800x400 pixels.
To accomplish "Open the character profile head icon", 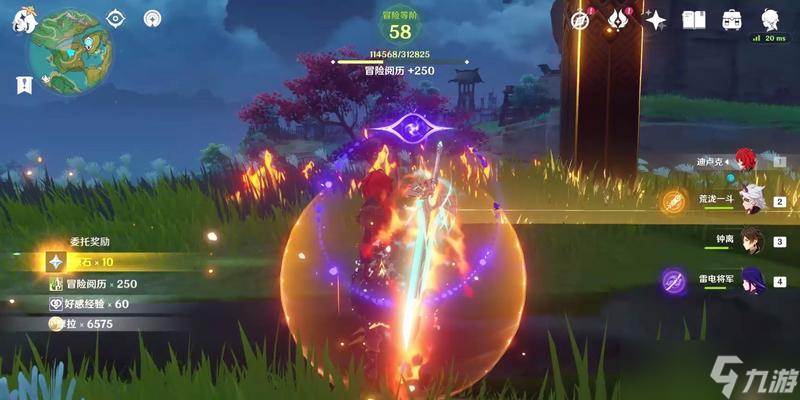I will [x=770, y=20].
